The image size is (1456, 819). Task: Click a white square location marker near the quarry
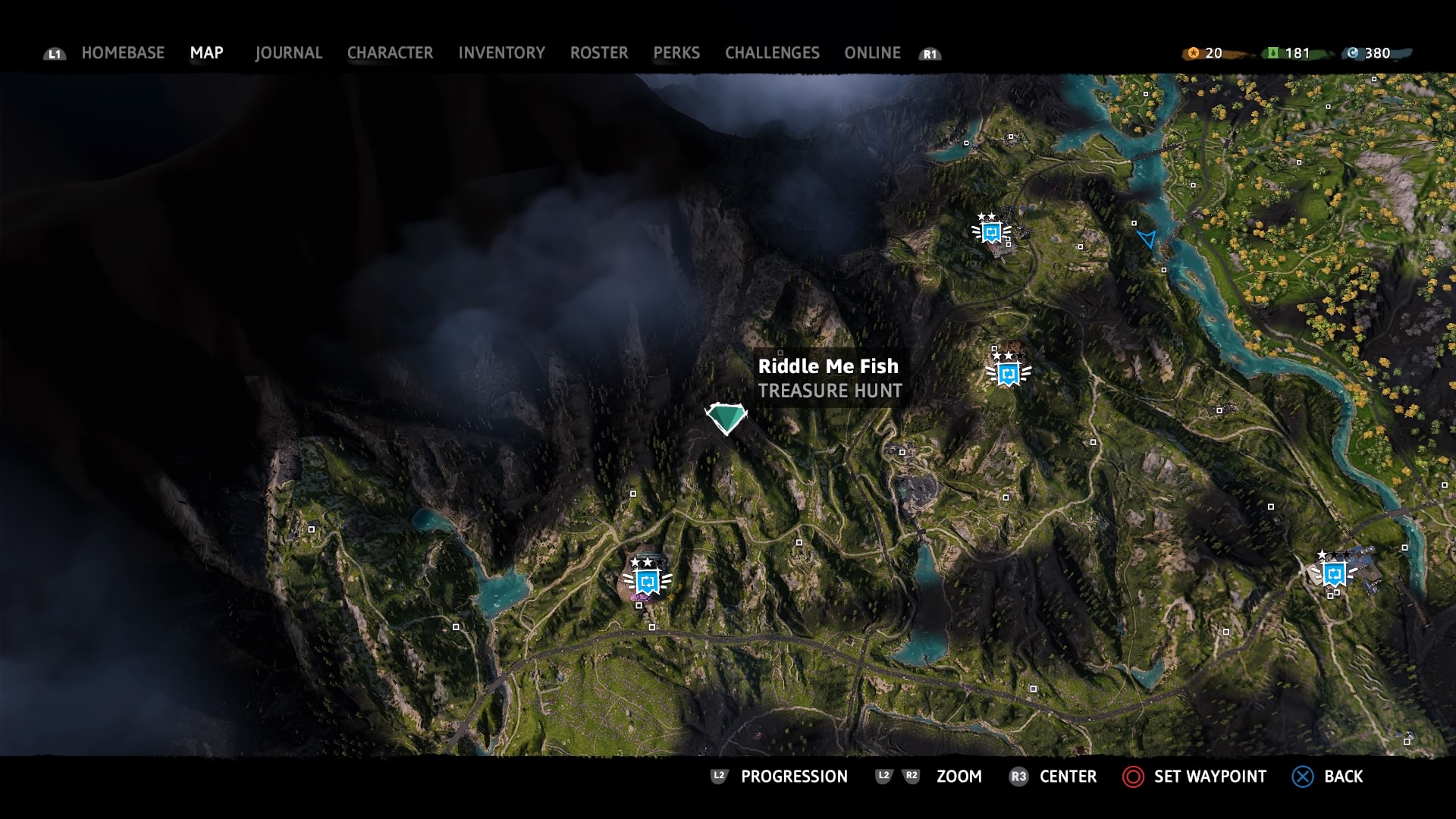point(902,450)
